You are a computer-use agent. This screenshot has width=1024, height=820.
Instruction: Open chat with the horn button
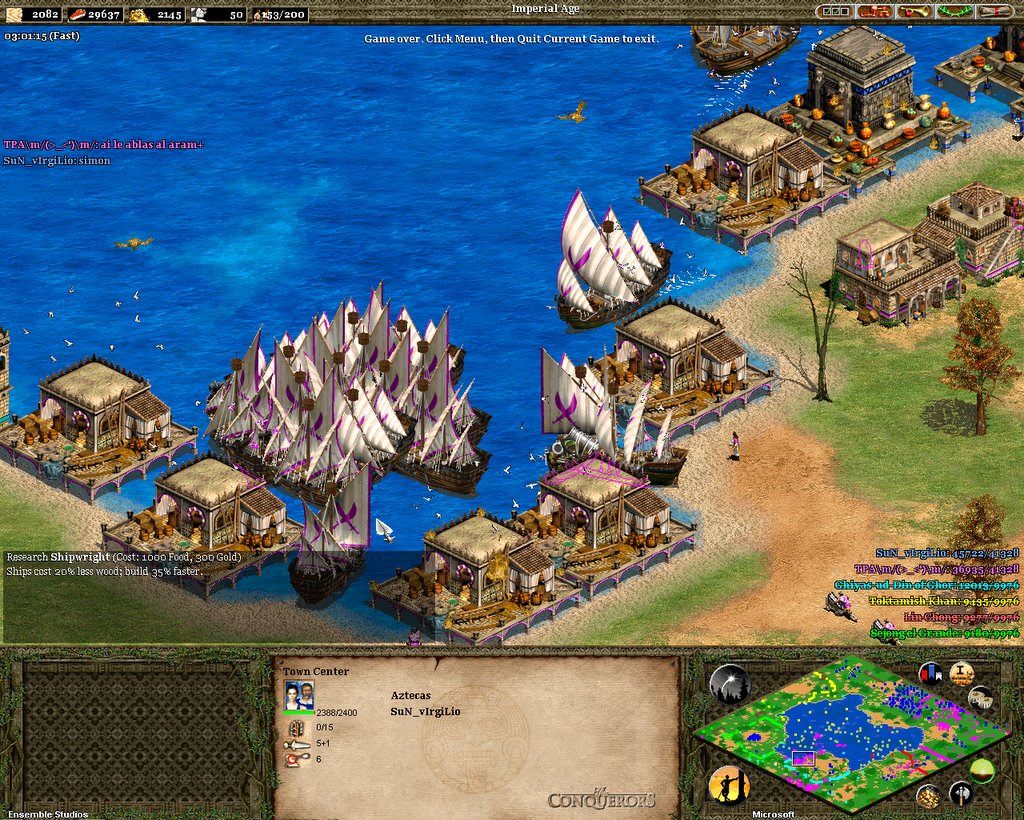tap(914, 11)
